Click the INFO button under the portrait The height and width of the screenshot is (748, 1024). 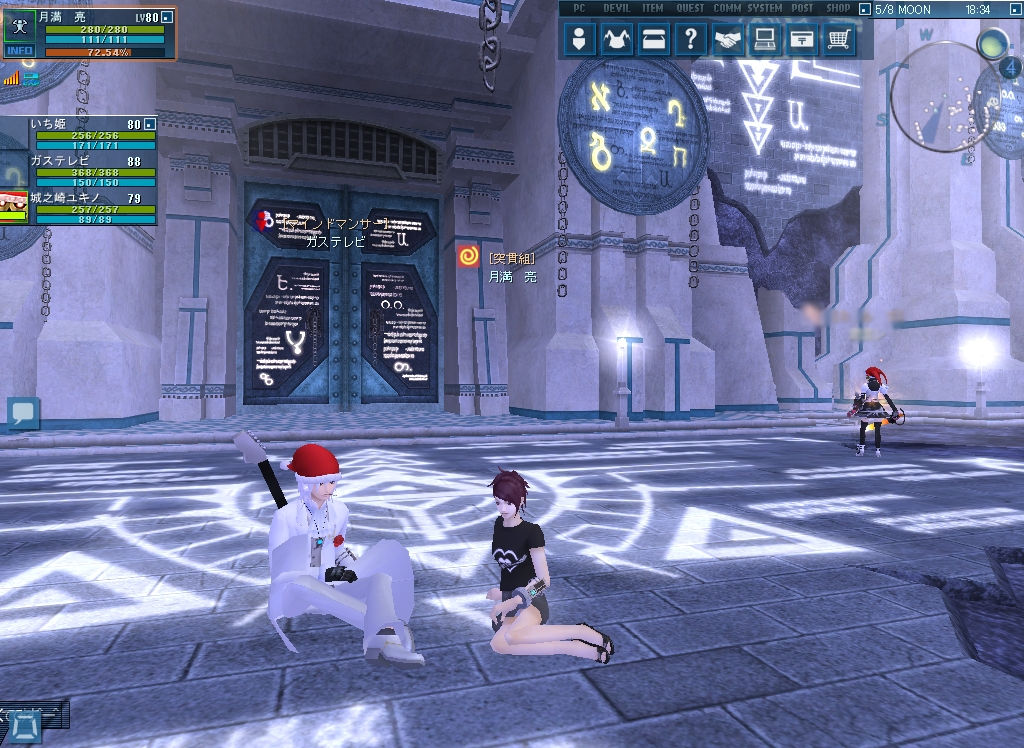pos(19,51)
